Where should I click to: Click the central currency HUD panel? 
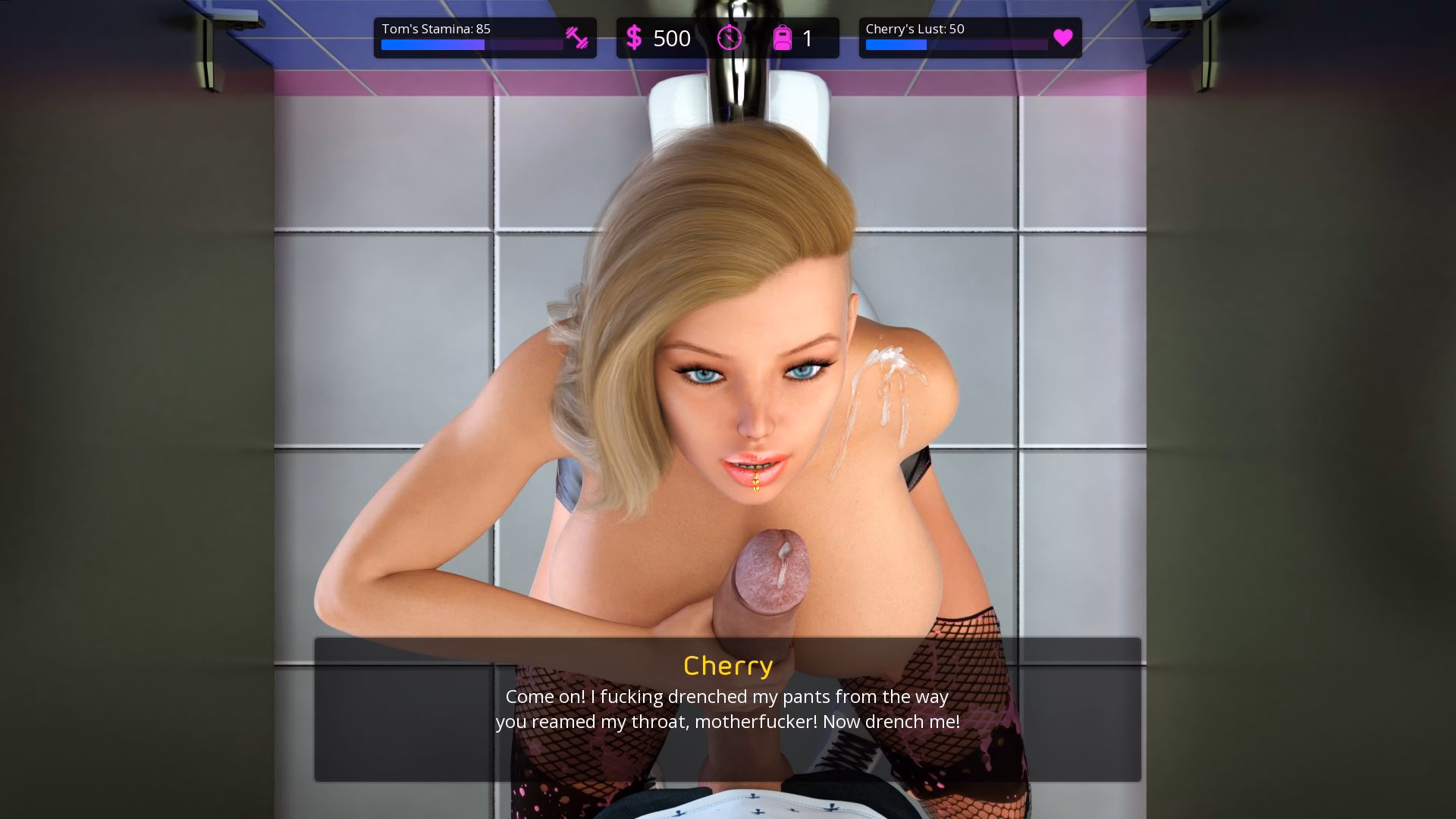point(726,36)
